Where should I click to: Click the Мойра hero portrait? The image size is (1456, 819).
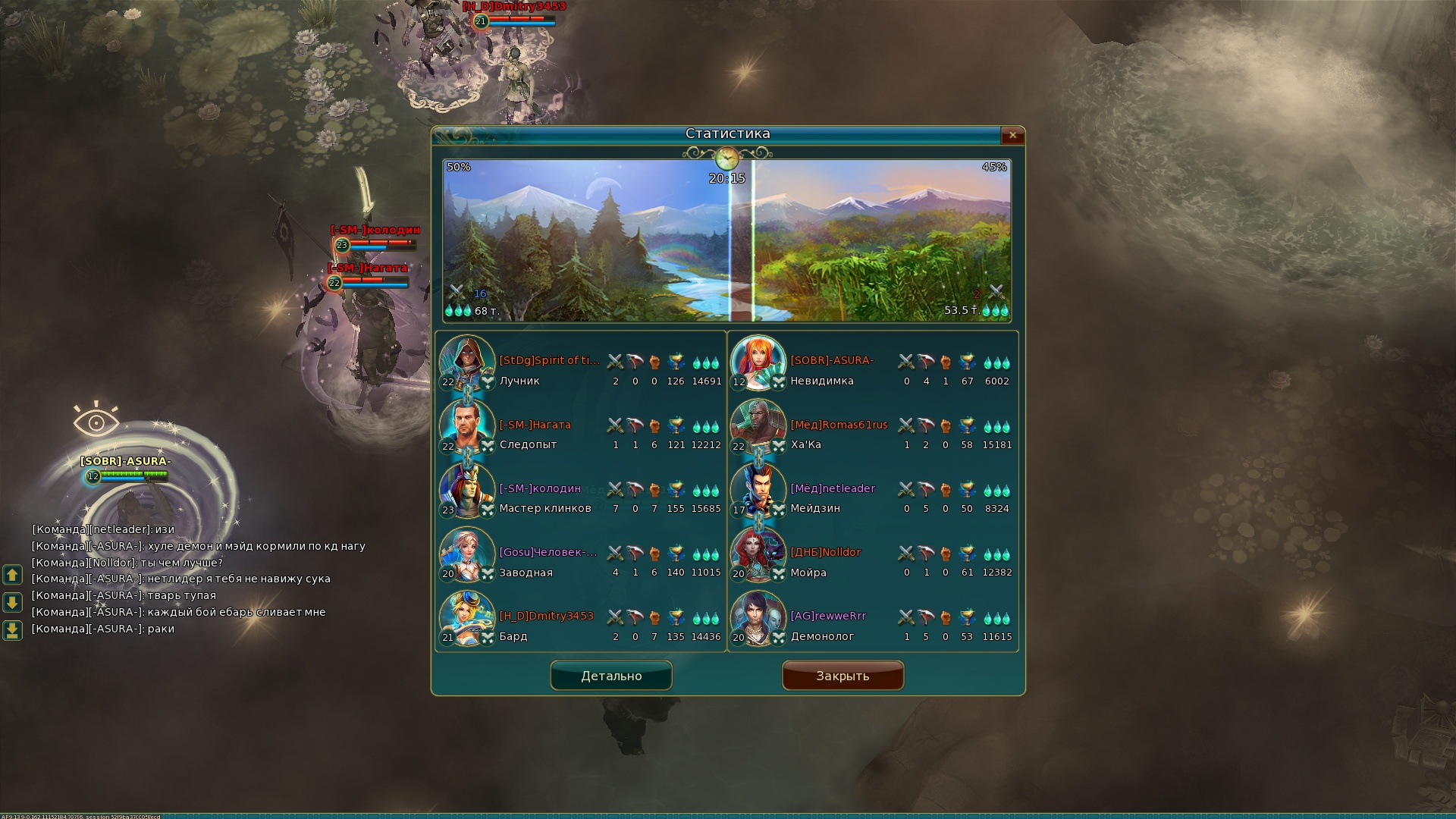758,554
